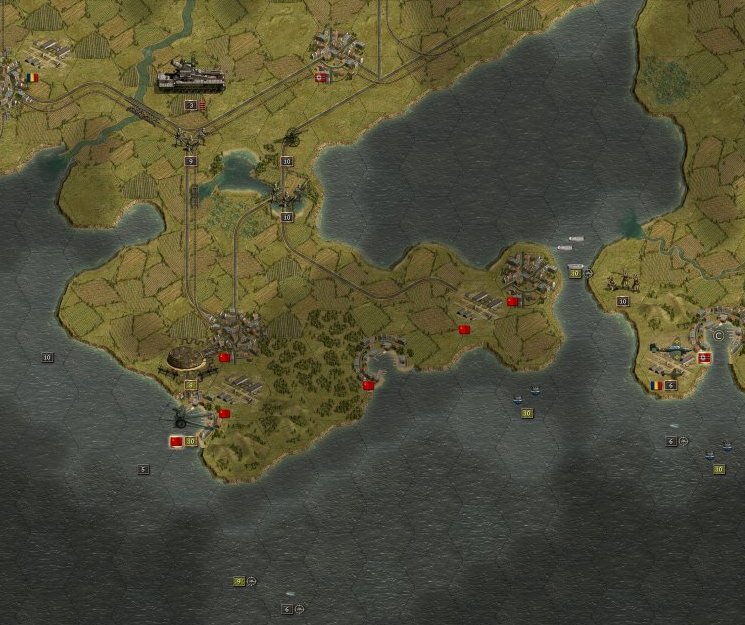Select the field artillery gun on the isthmus
This screenshot has width=745, height=625.
(290, 140)
